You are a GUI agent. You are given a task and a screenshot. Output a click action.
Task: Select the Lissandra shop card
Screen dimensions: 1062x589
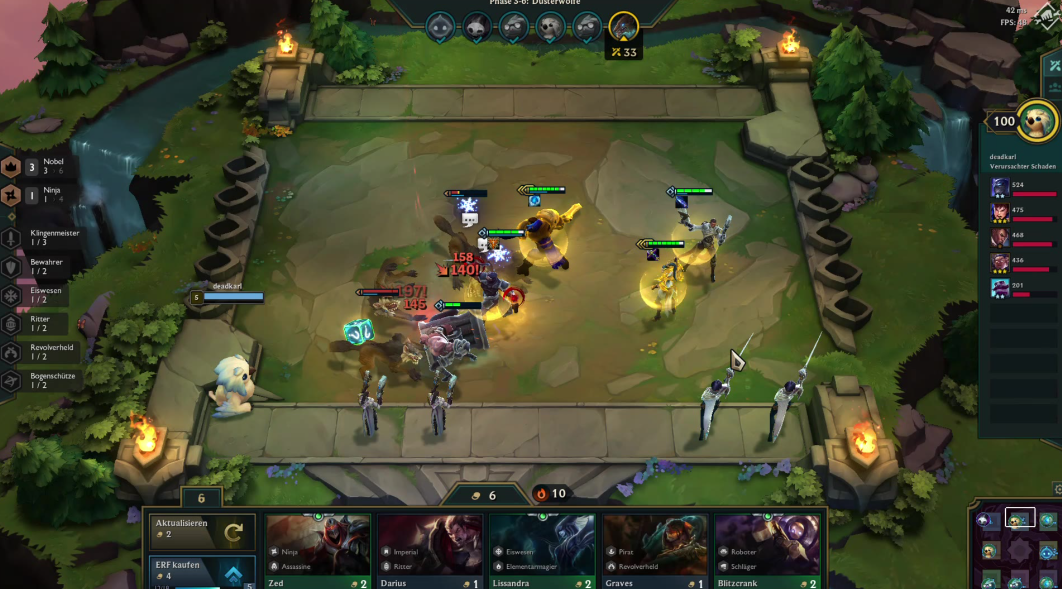542,552
